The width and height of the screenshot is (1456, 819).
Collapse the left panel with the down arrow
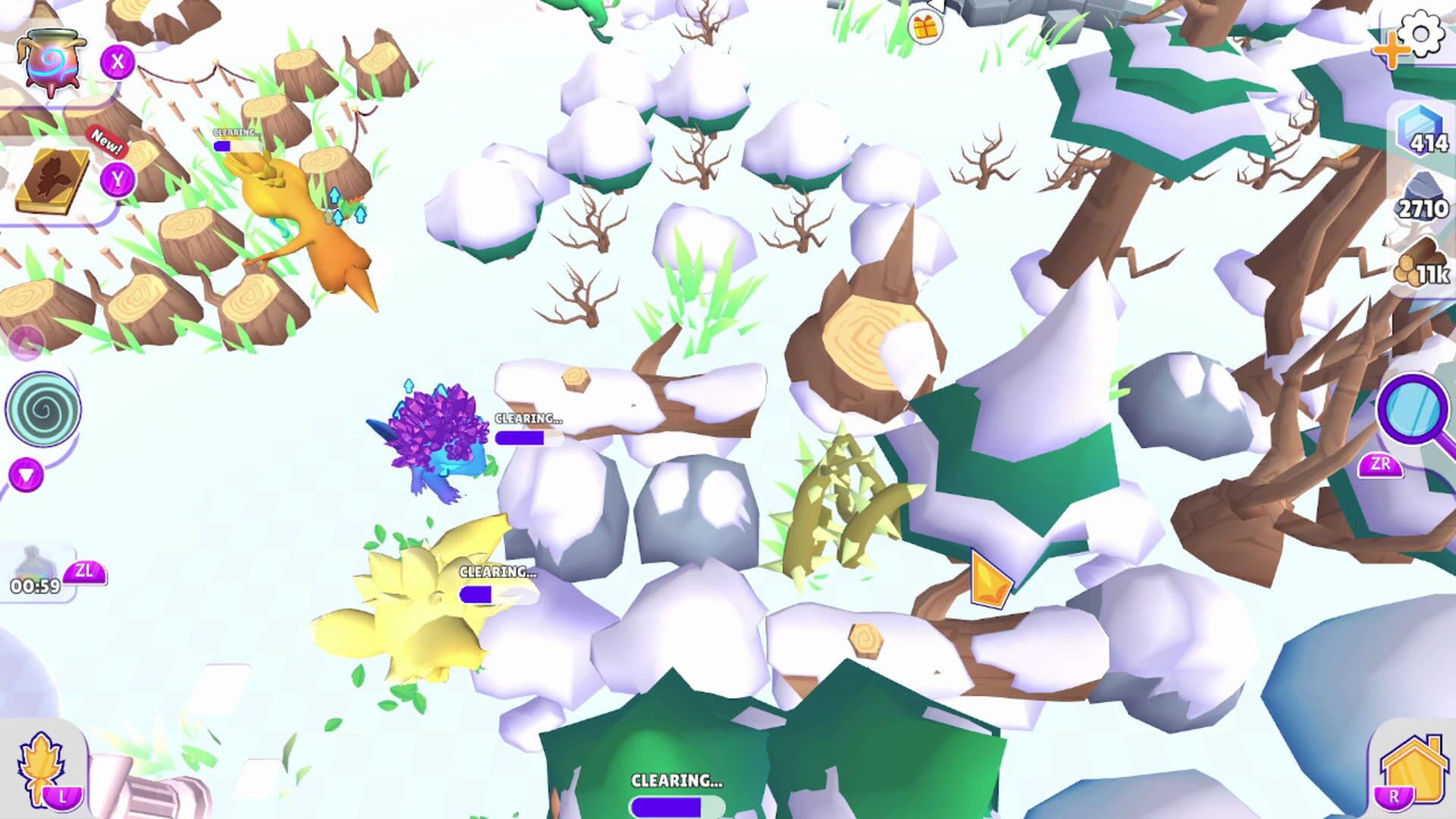(x=27, y=474)
